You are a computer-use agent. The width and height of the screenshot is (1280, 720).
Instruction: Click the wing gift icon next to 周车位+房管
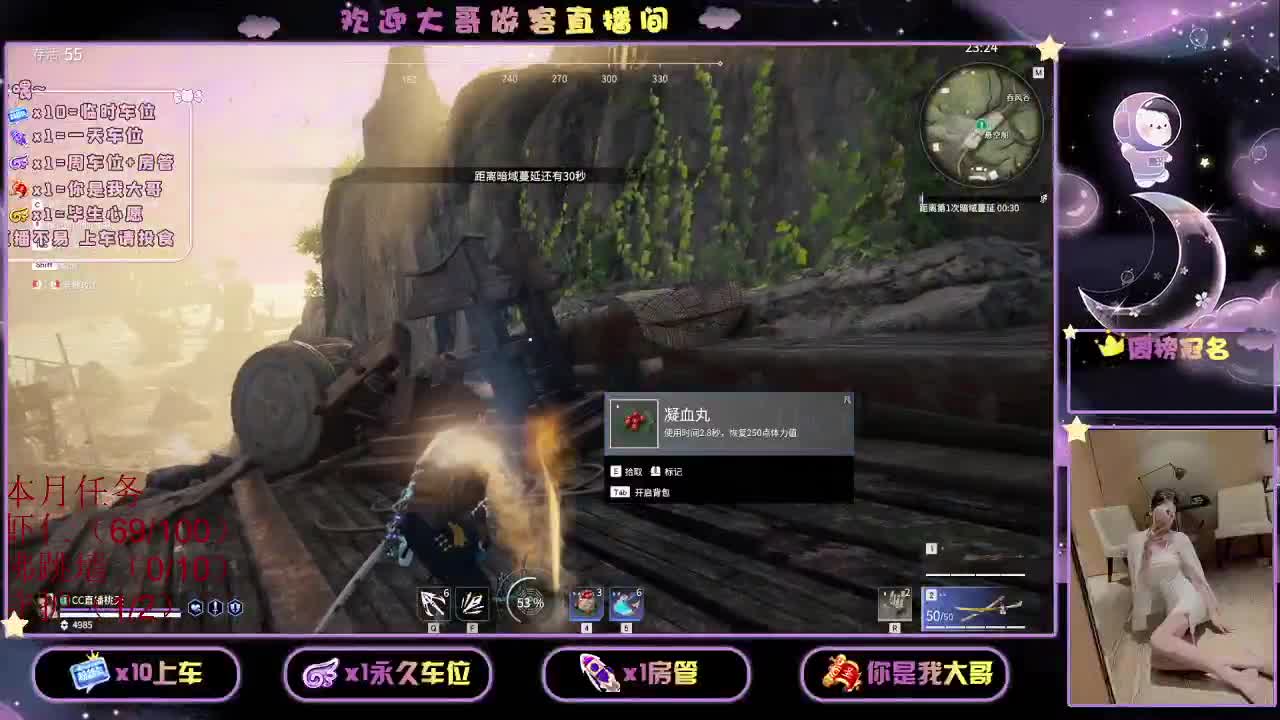(19, 162)
